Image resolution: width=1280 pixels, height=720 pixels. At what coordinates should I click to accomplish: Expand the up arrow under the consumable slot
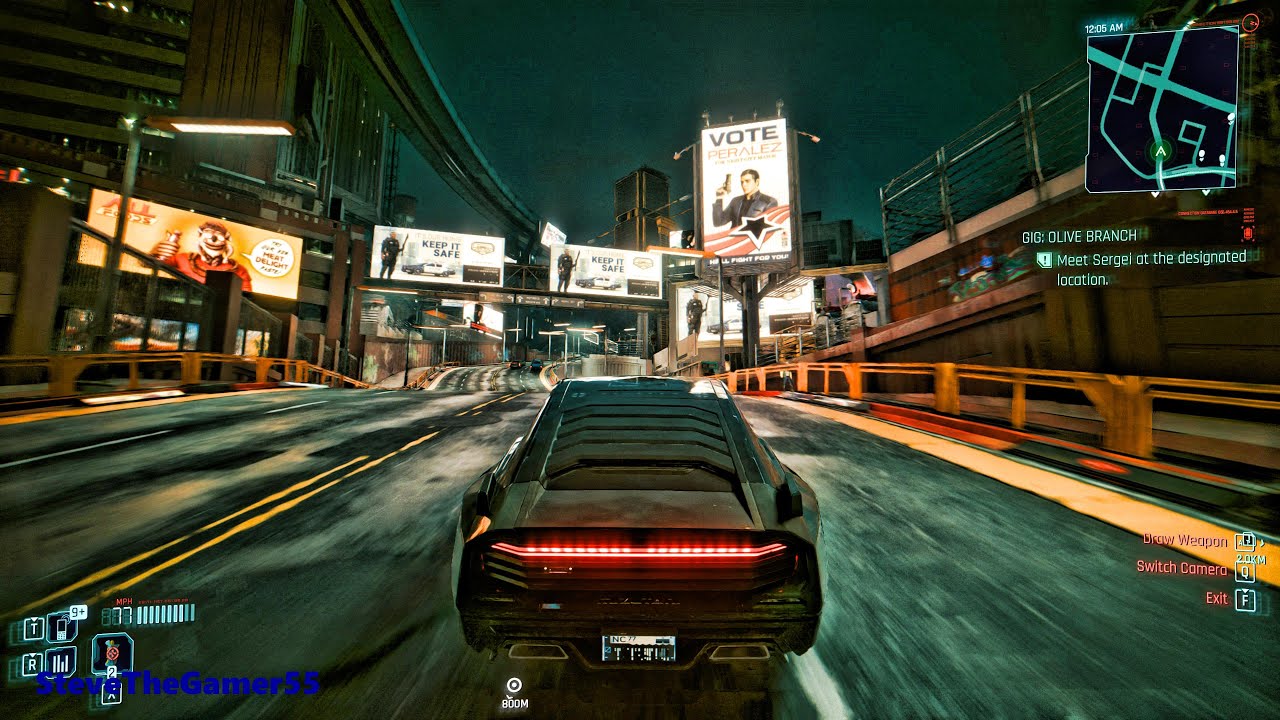point(111,695)
